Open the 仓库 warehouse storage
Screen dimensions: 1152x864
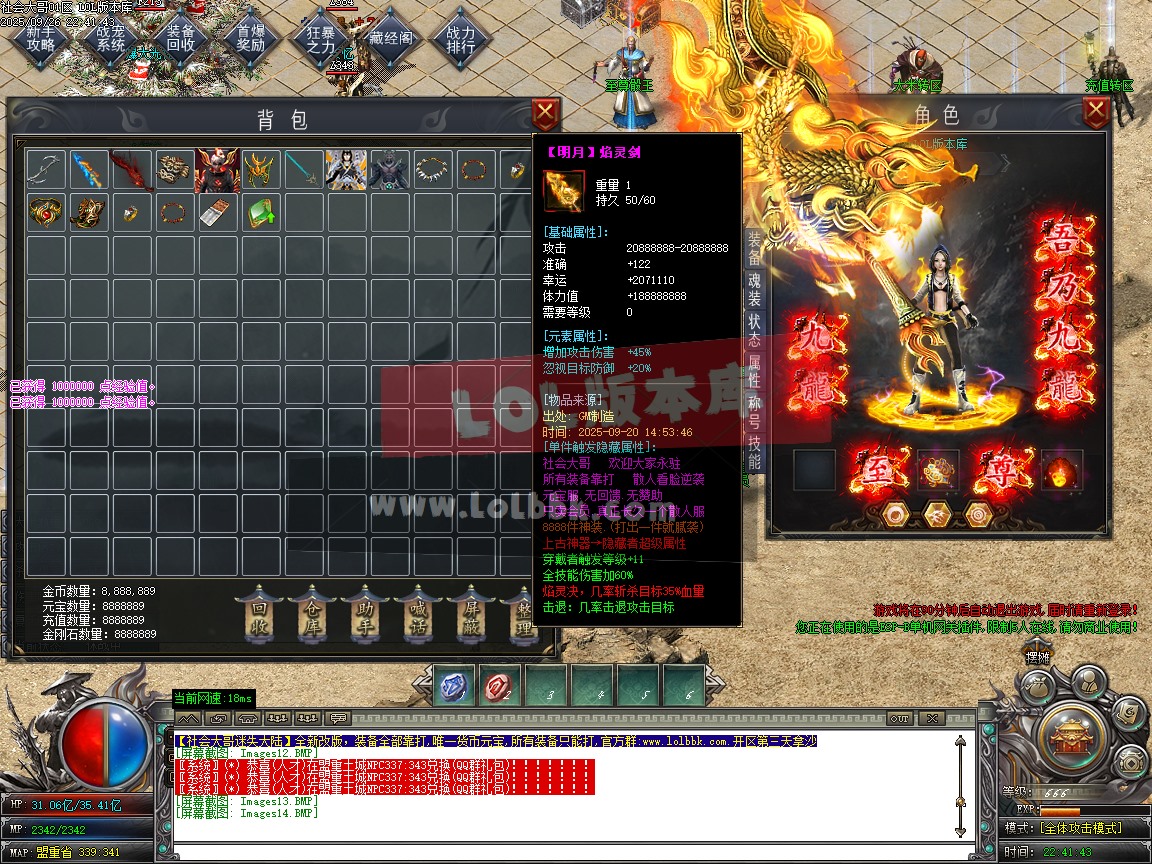tap(311, 616)
